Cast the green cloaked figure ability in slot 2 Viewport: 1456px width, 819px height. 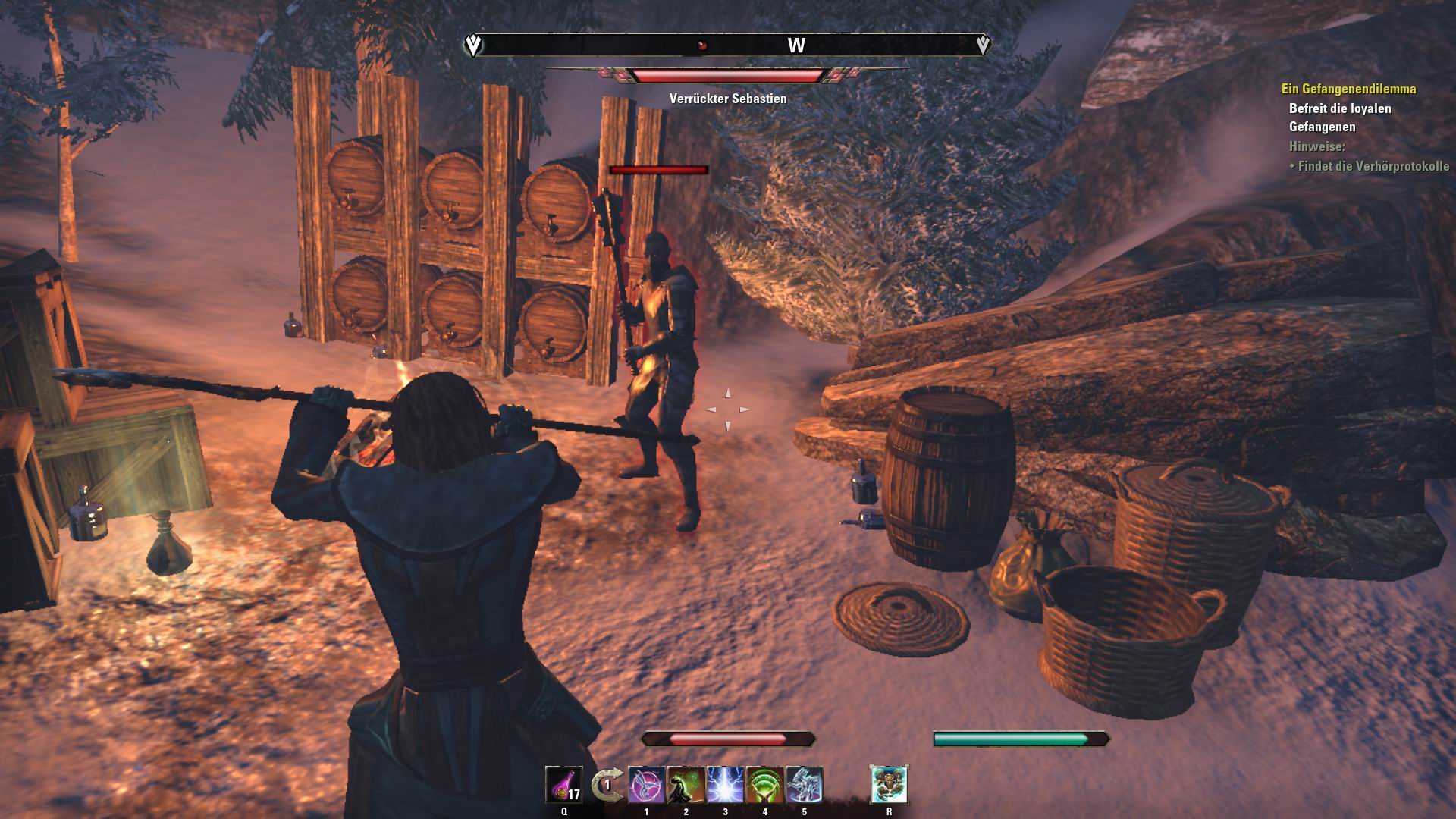coord(686,785)
